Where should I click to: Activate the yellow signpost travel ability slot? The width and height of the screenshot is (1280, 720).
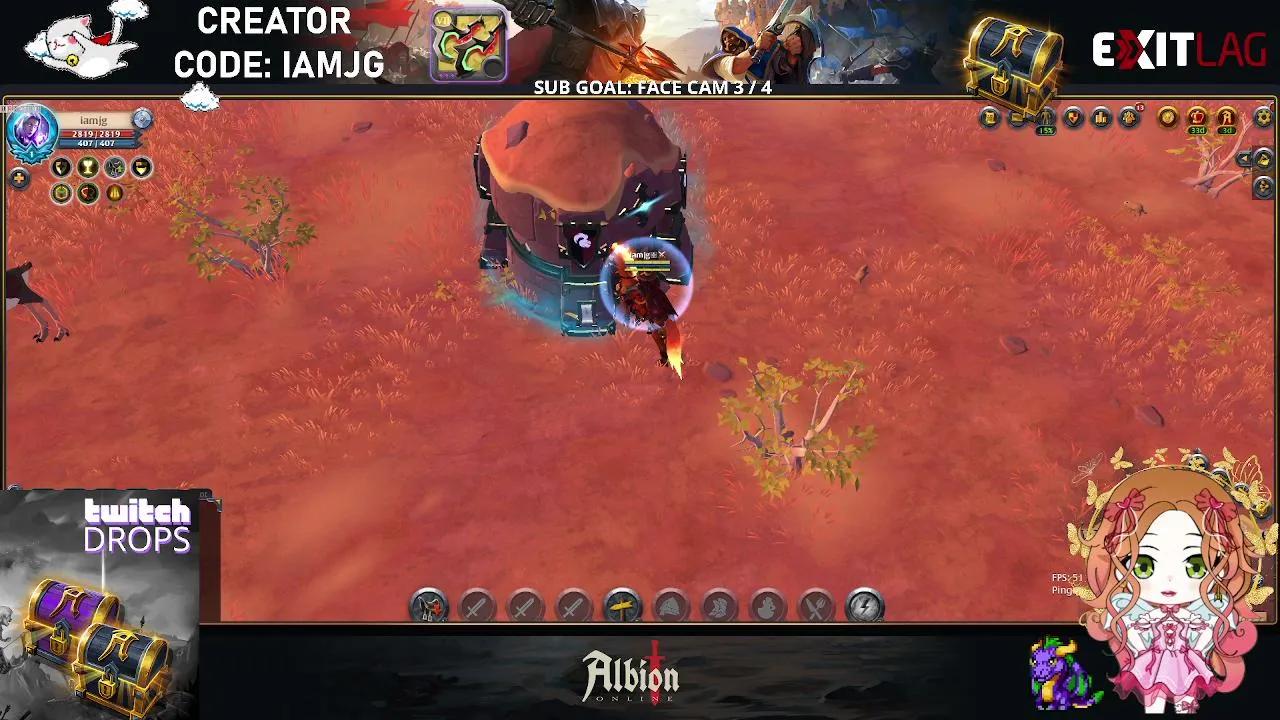tap(621, 604)
